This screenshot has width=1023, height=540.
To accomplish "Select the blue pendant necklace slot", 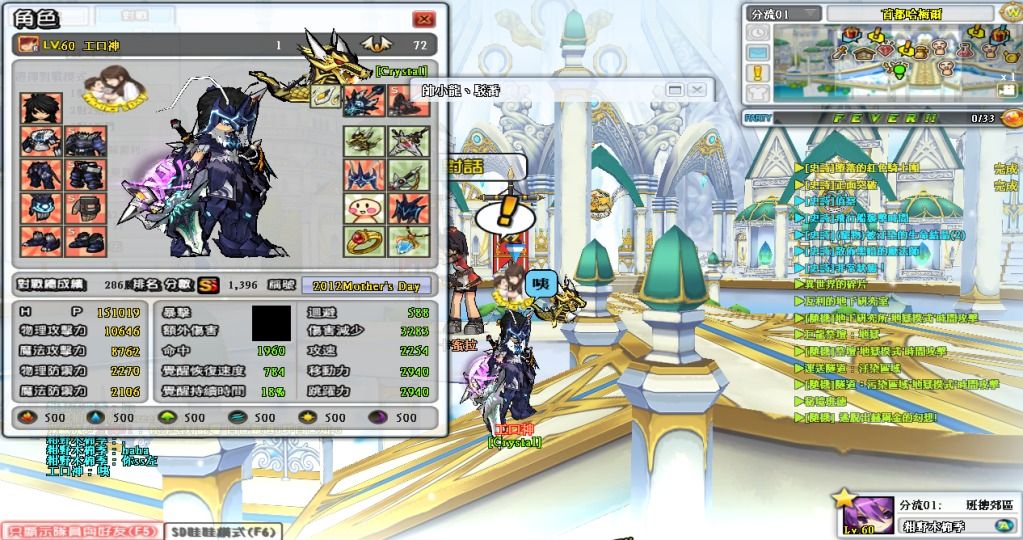I will pyautogui.click(x=408, y=241).
